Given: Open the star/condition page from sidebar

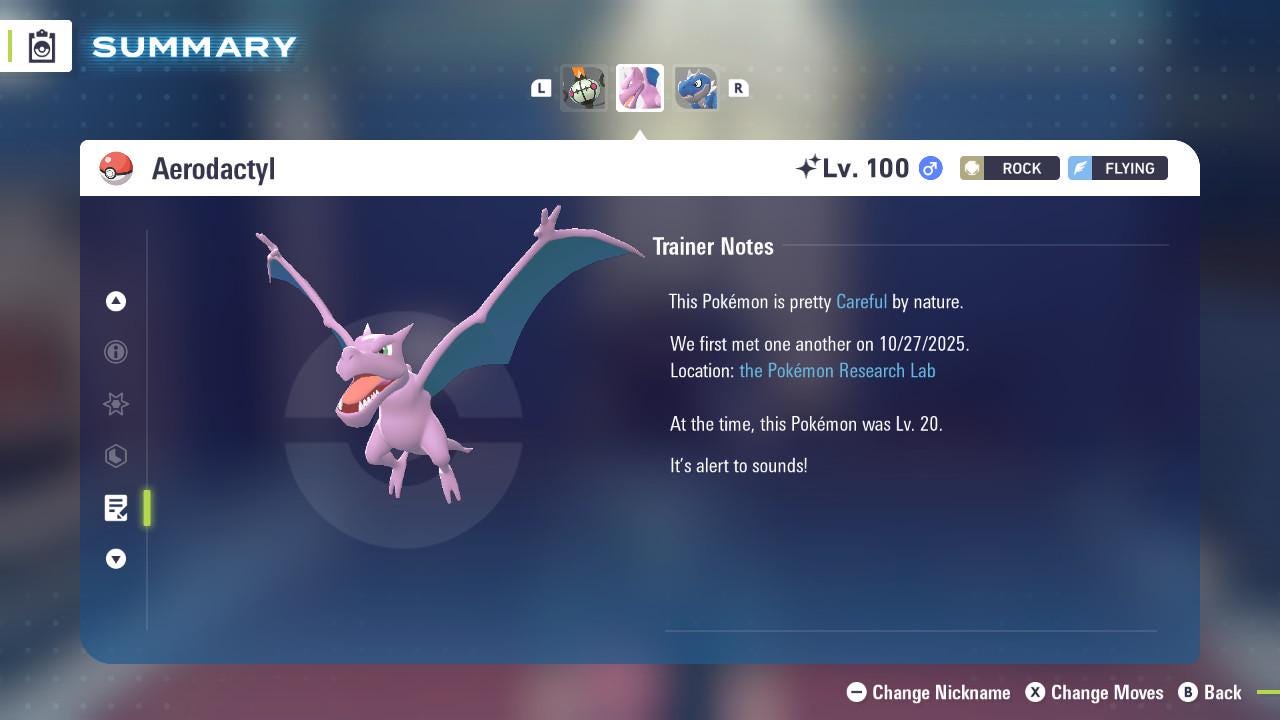Looking at the screenshot, I should pyautogui.click(x=116, y=404).
